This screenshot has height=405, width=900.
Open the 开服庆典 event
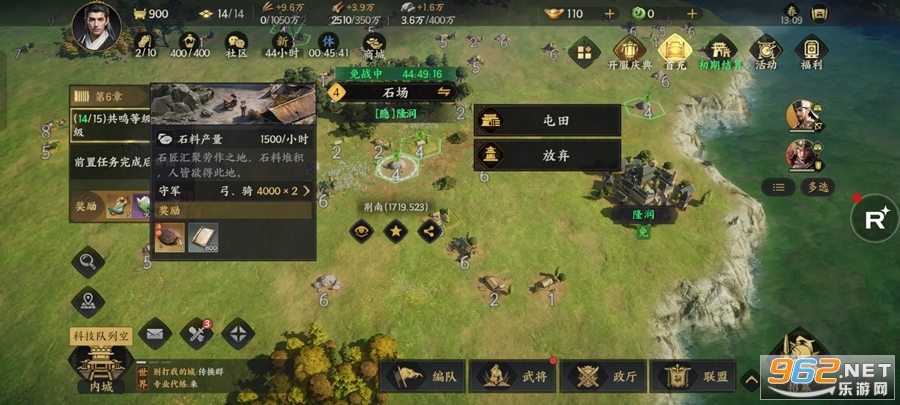tap(629, 52)
